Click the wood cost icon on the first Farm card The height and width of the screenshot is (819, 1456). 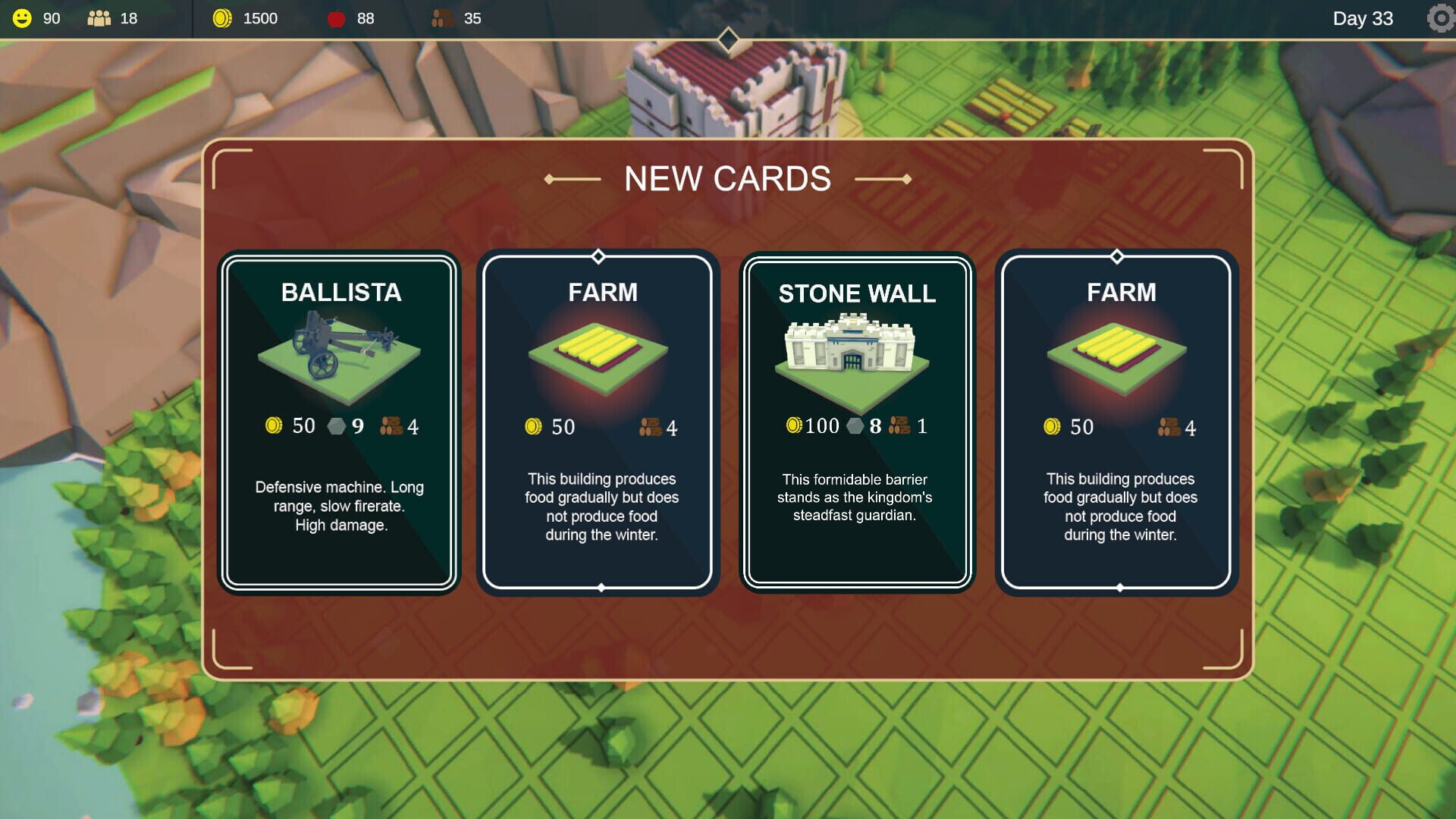tap(648, 426)
